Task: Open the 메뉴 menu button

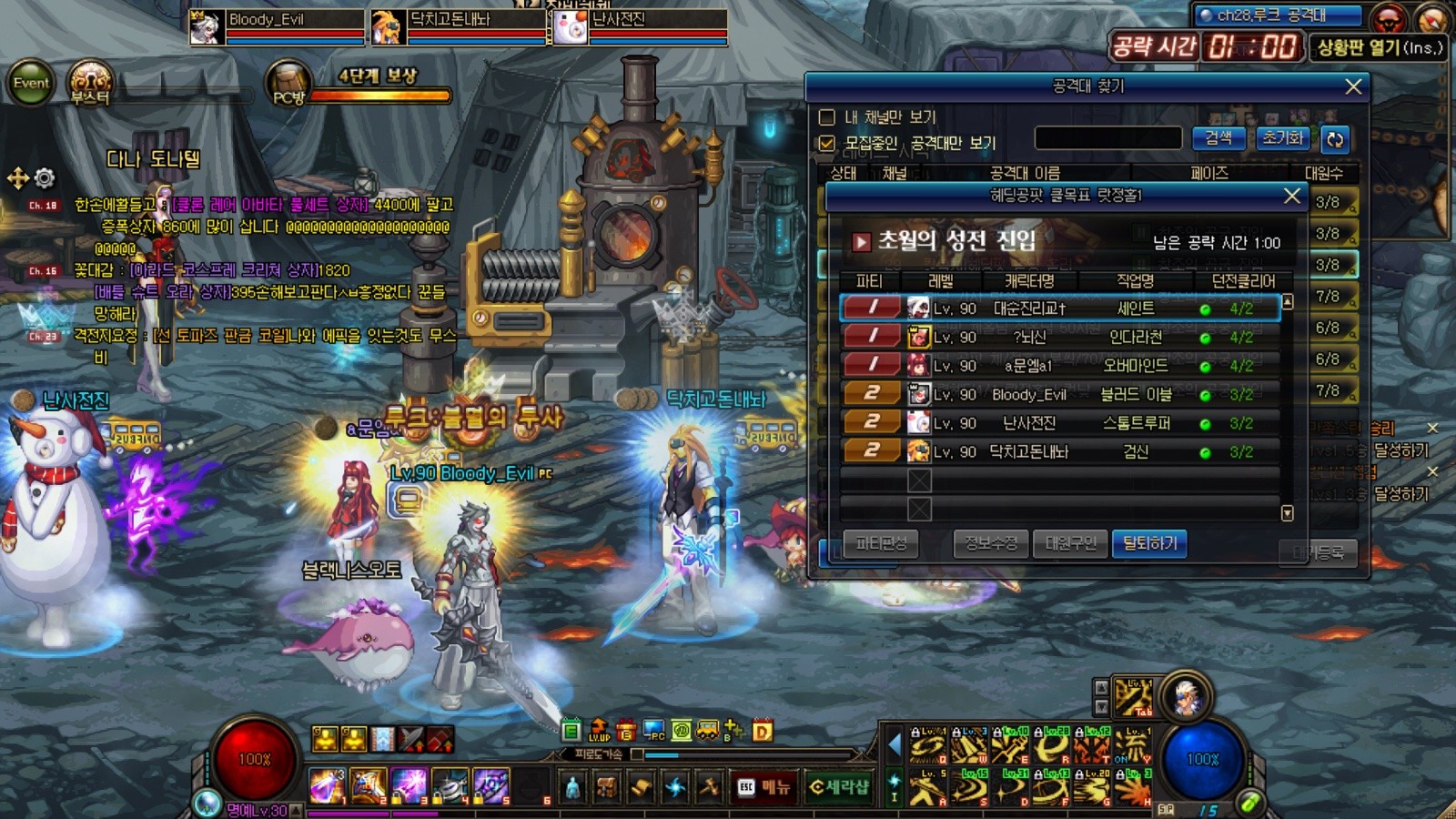Action: coord(764,787)
